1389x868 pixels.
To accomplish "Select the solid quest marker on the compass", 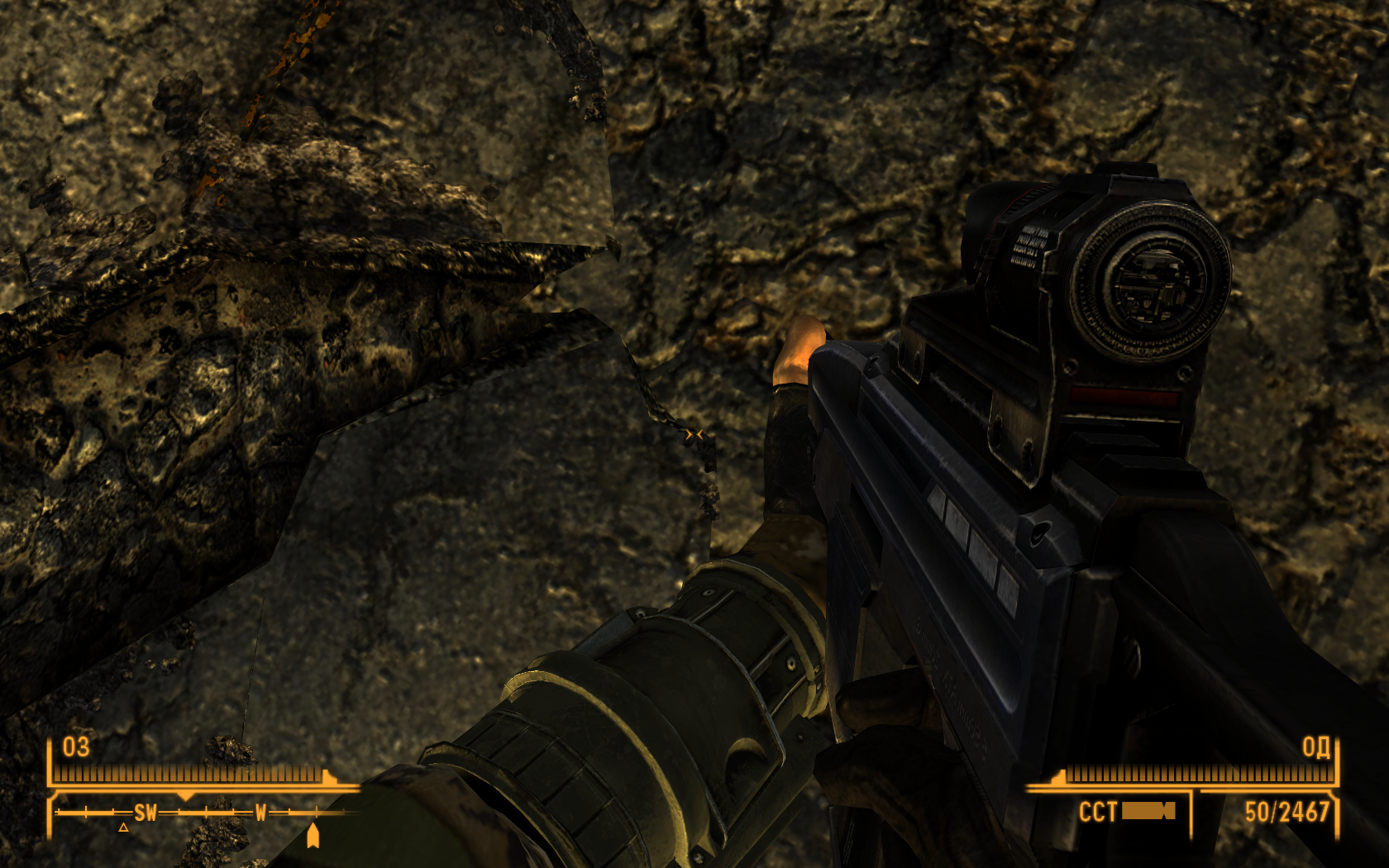I will click(x=313, y=835).
